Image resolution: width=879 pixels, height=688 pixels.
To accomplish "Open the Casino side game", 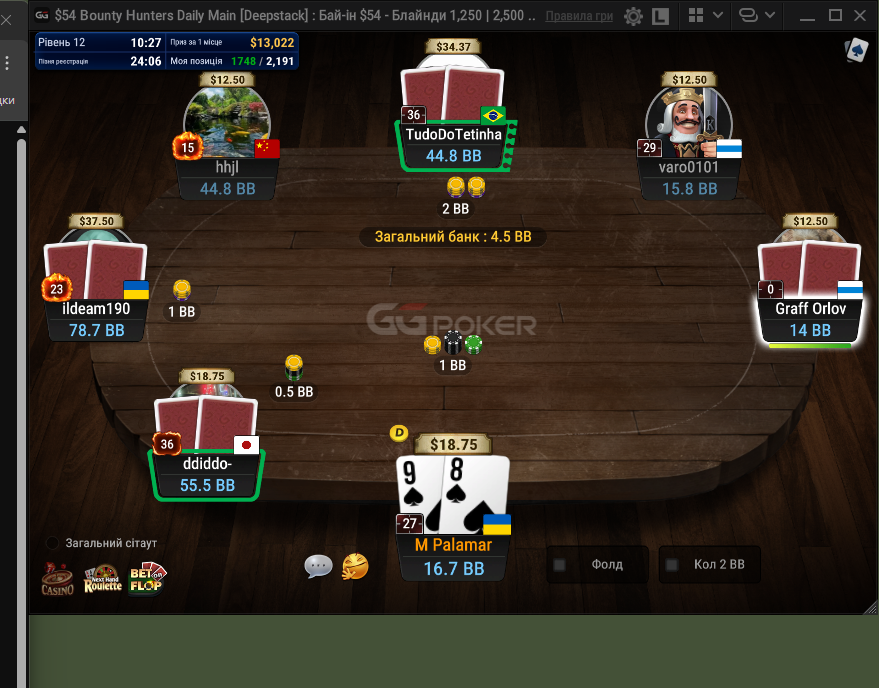I will 57,578.
